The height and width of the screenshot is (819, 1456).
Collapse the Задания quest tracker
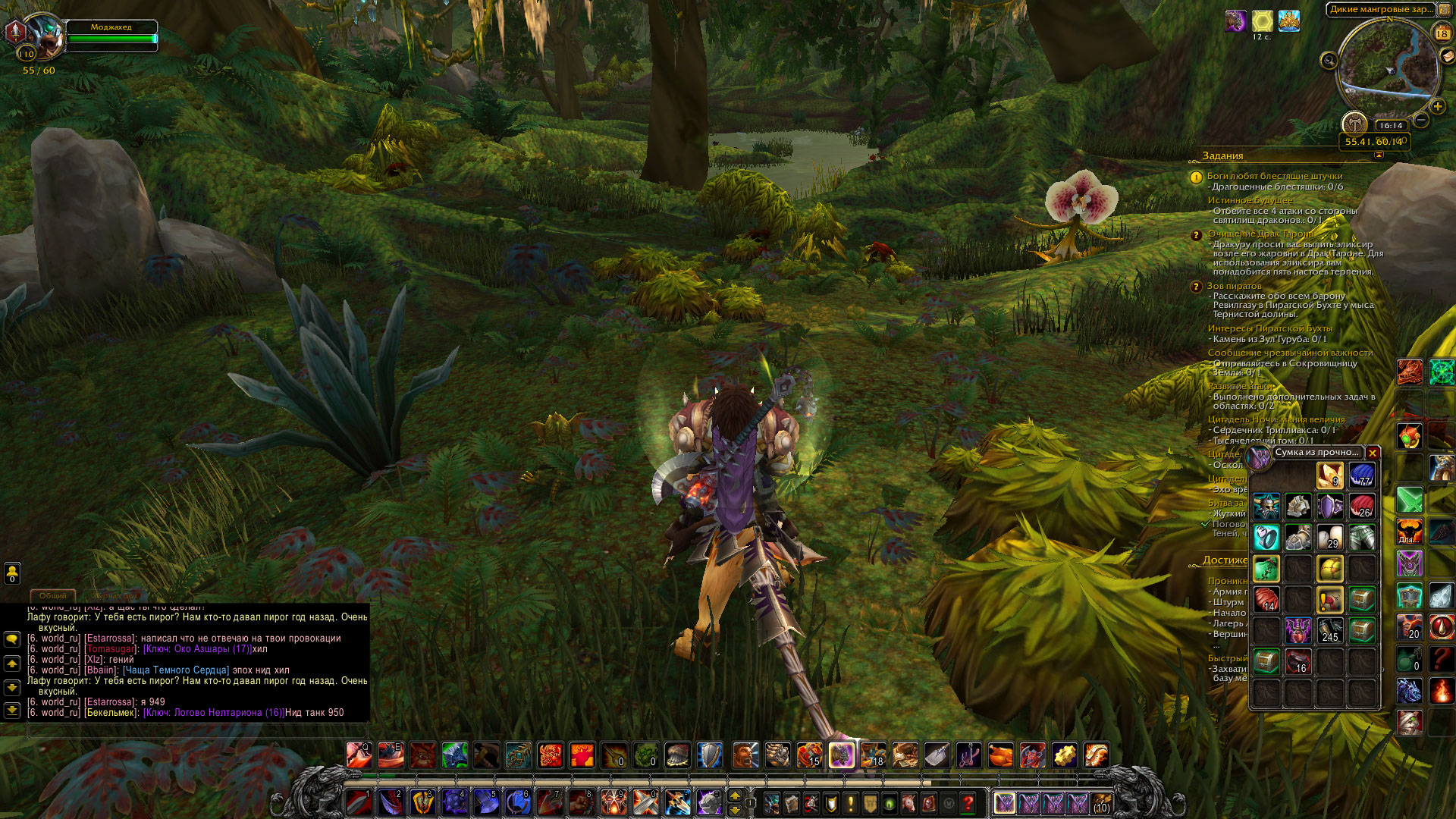tap(1379, 155)
